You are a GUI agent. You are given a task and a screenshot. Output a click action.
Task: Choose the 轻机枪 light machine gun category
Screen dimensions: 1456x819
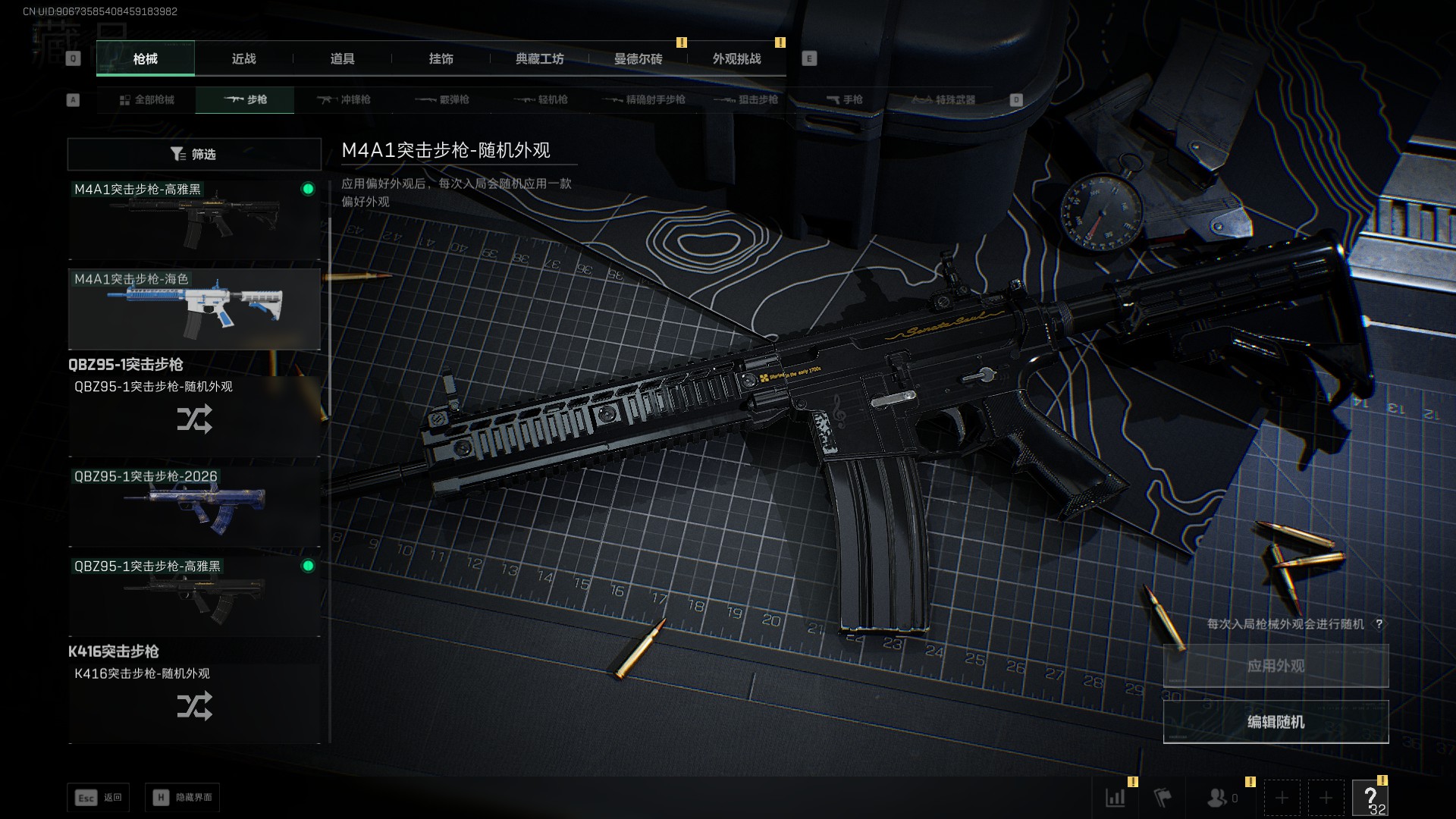click(x=541, y=100)
